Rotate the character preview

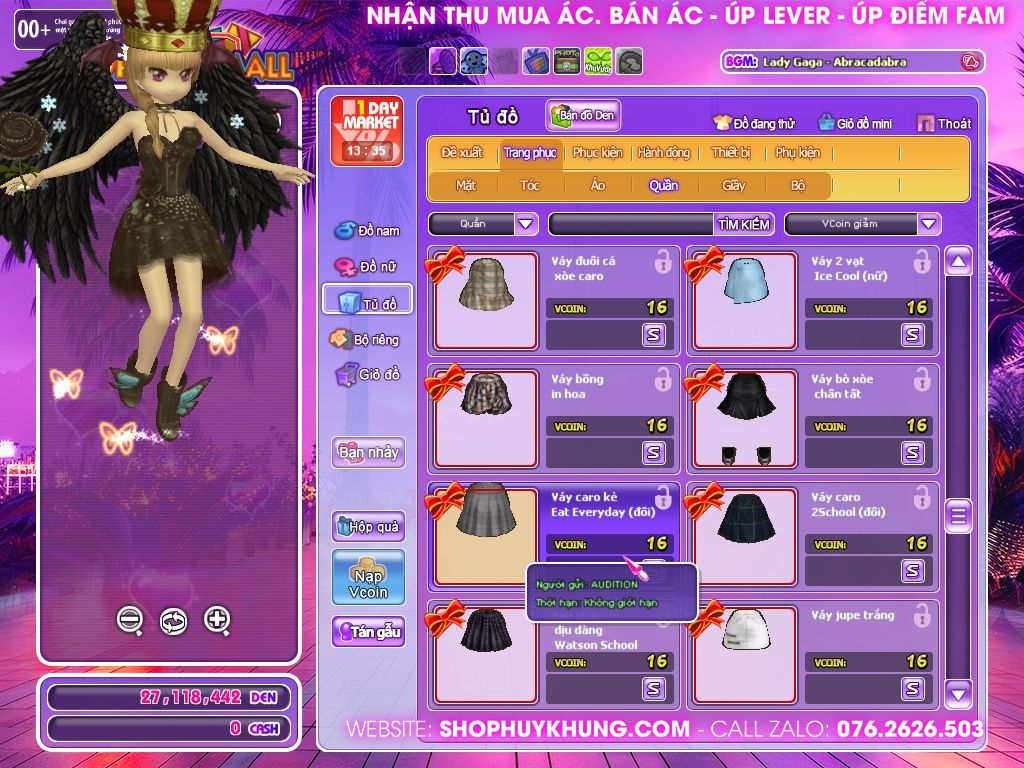pyautogui.click(x=173, y=621)
